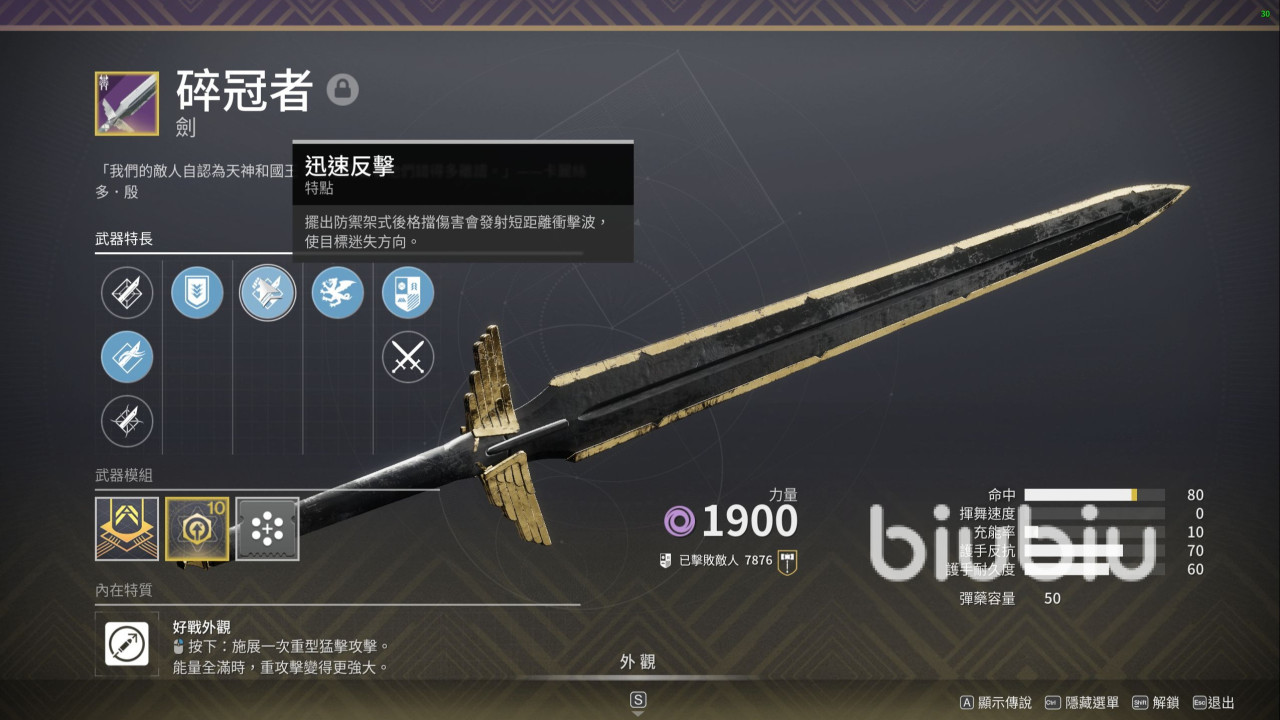Screen dimensions: 1280x720
Task: Choose the bottom blade perk in first column
Action: pos(127,421)
